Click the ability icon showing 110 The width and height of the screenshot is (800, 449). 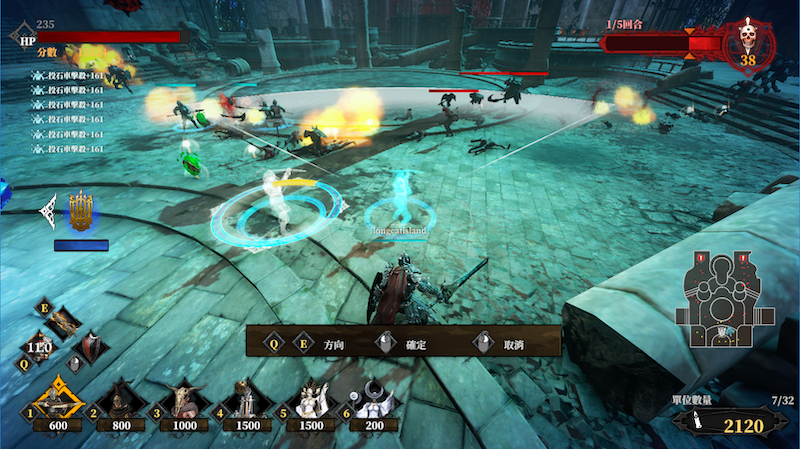40,348
